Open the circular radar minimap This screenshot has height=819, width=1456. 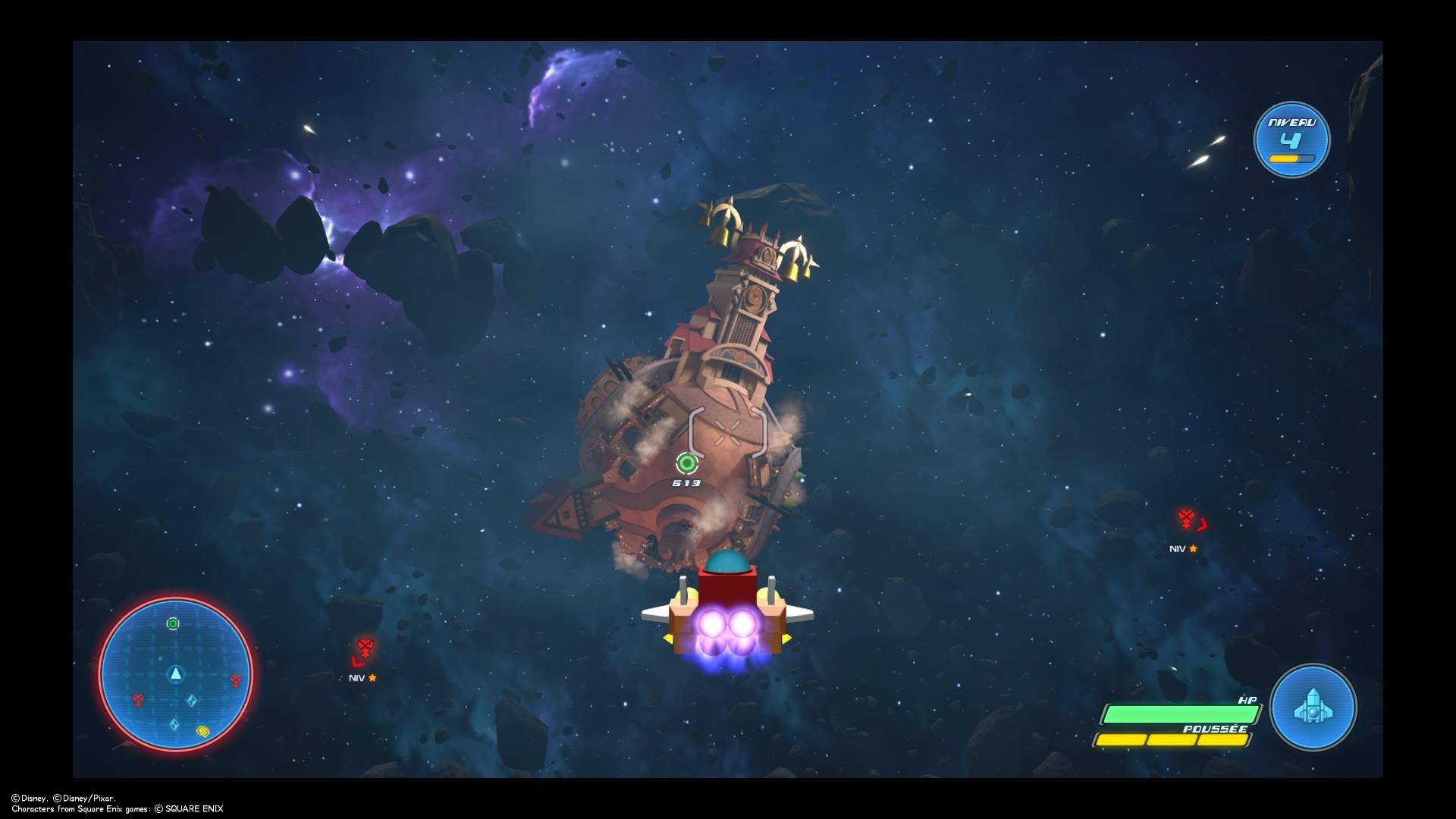click(x=175, y=674)
